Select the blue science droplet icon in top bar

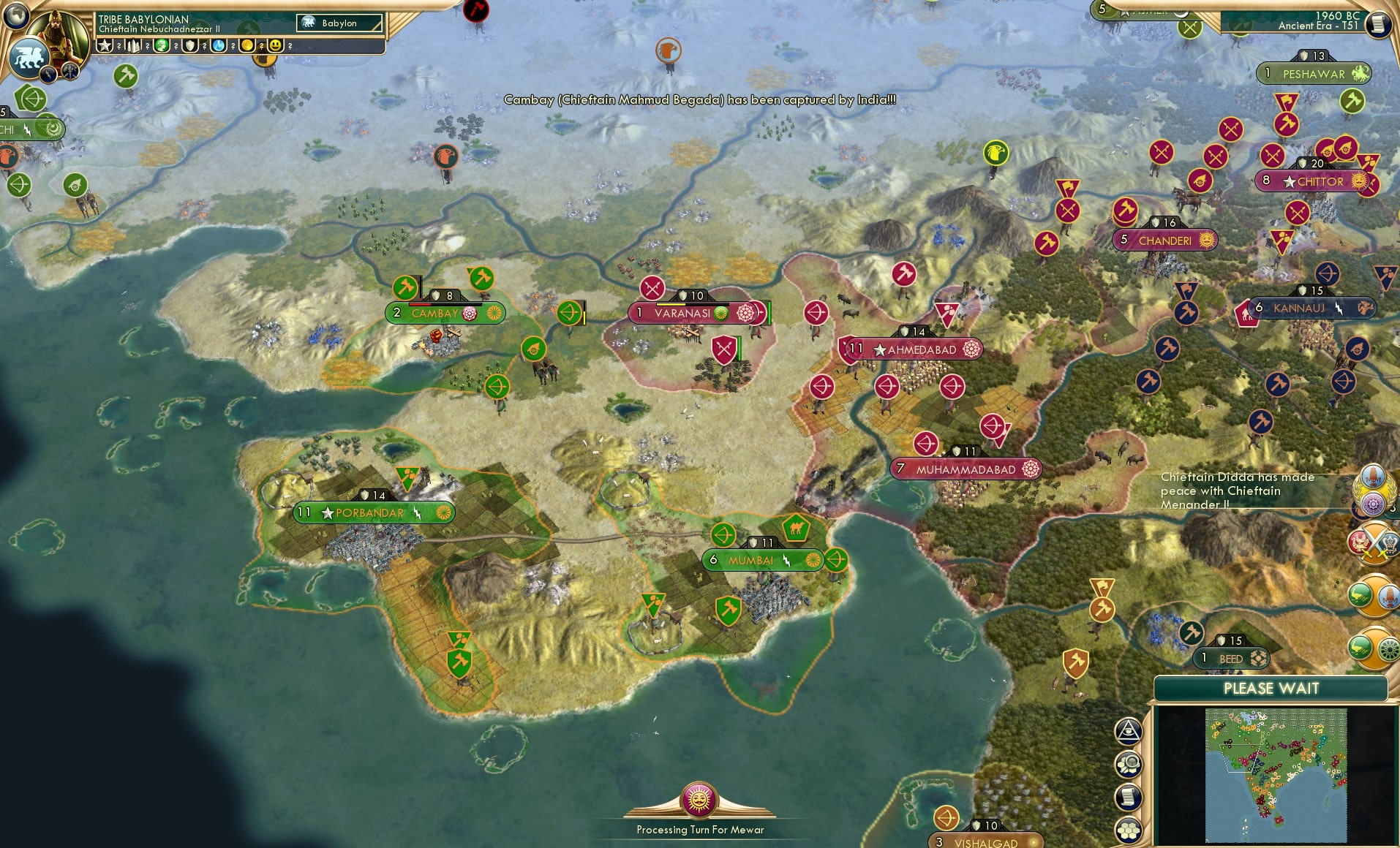217,45
